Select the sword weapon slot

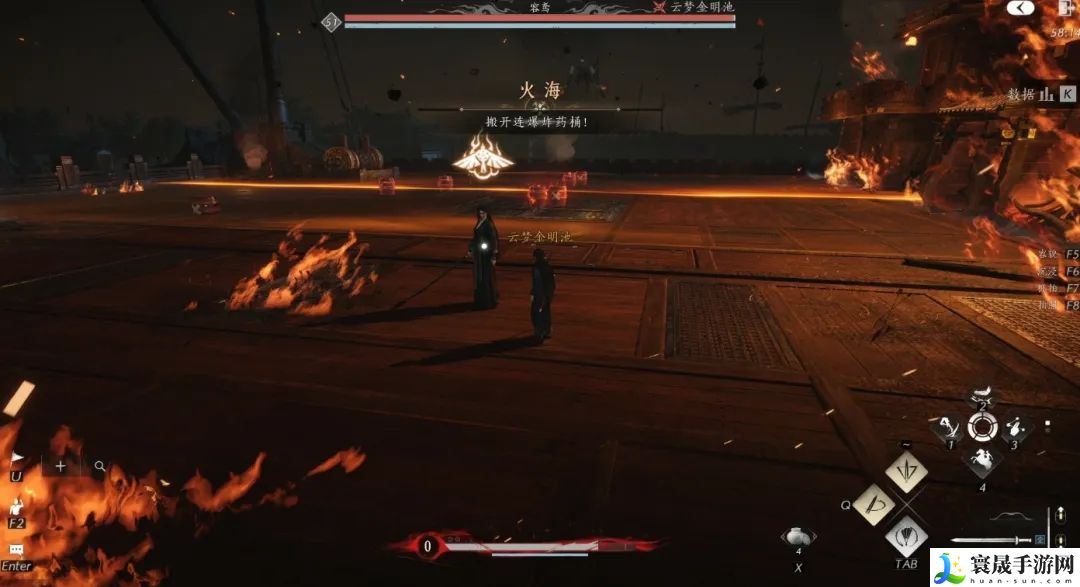pos(988,540)
